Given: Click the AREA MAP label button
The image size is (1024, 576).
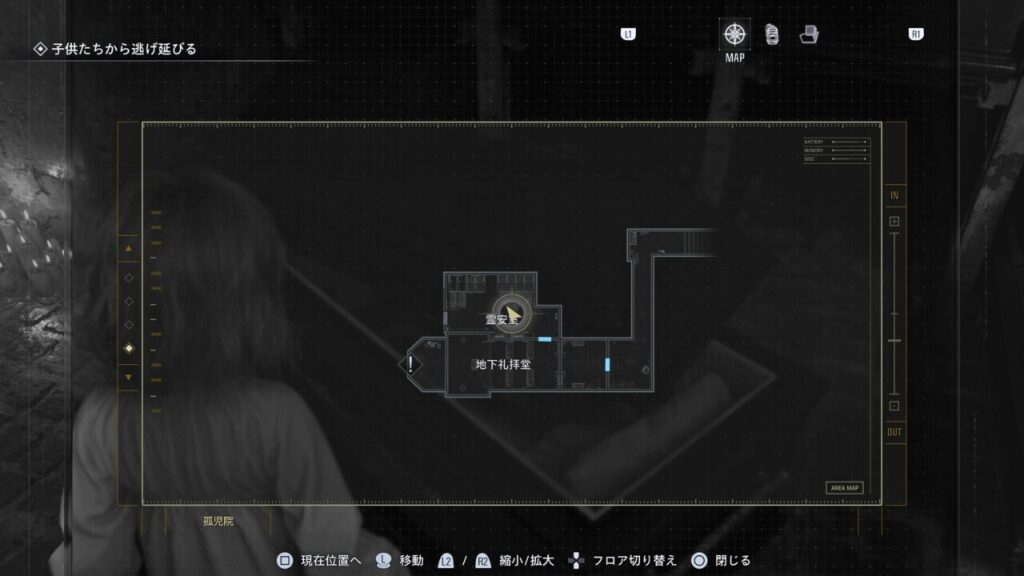Looking at the screenshot, I should coord(844,488).
